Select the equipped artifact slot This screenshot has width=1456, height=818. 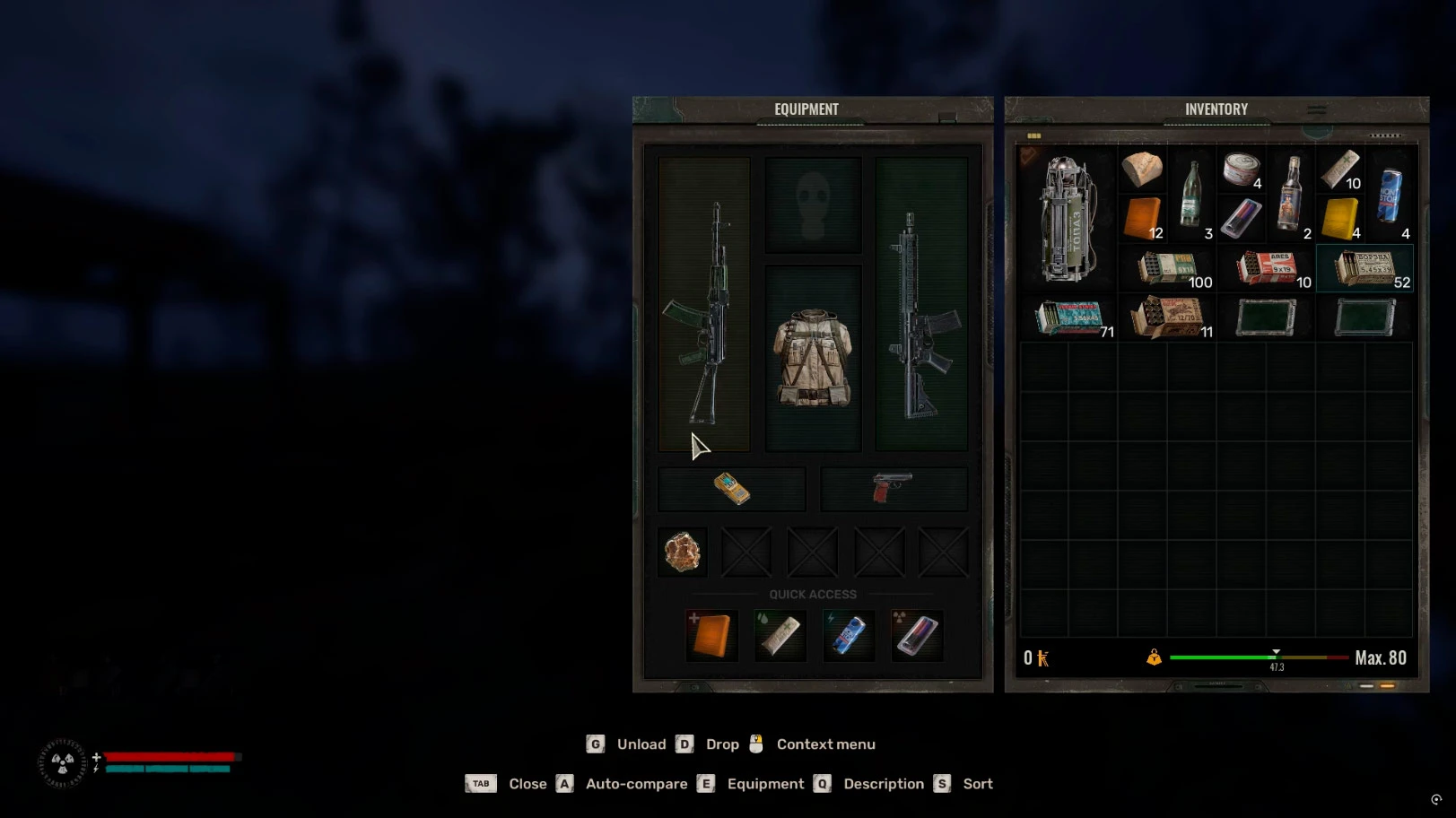[682, 552]
